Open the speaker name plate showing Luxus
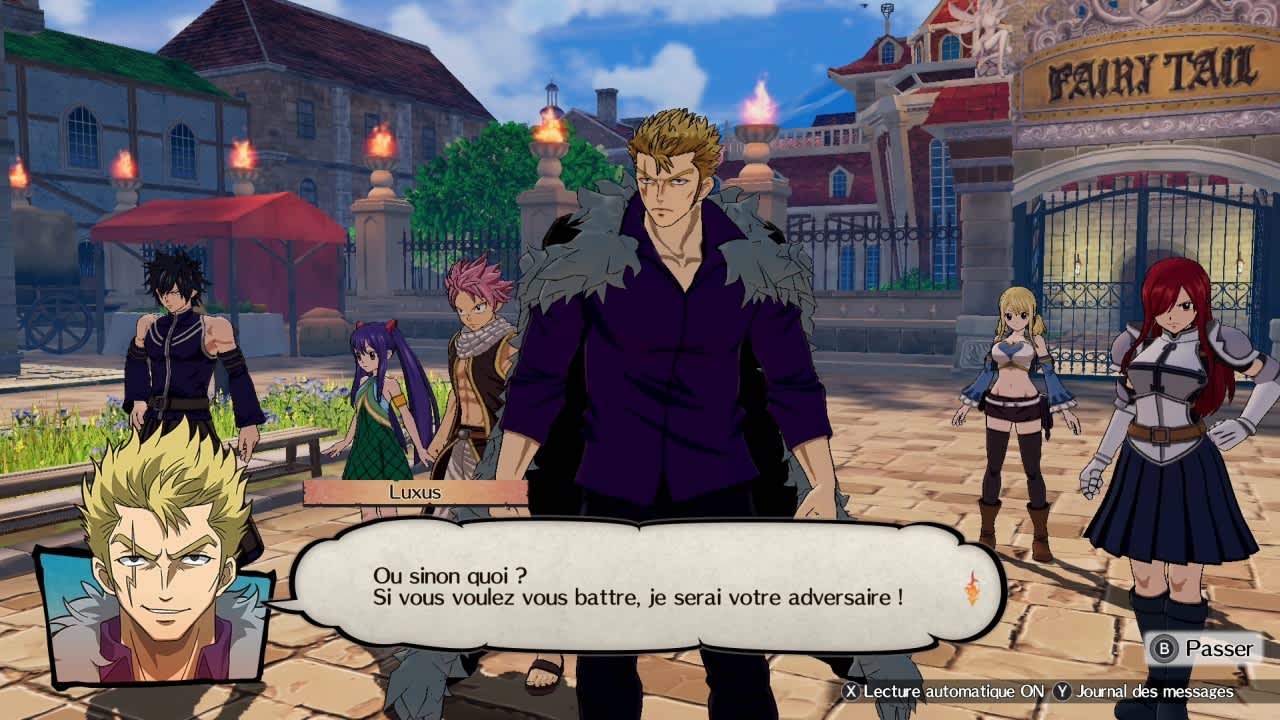This screenshot has width=1280, height=720. (415, 490)
